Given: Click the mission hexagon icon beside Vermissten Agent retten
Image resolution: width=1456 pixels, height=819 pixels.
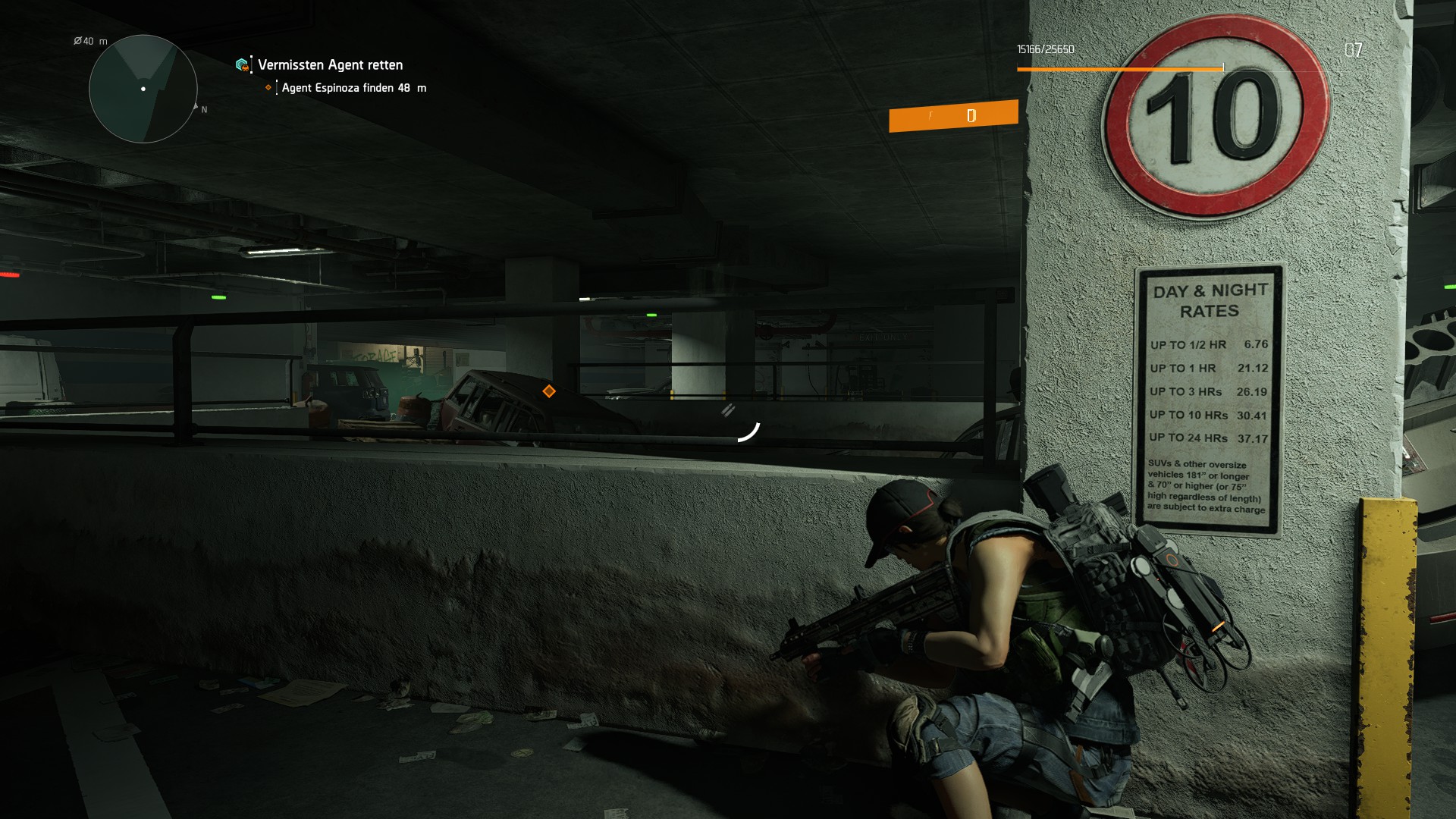Looking at the screenshot, I should coord(243,65).
